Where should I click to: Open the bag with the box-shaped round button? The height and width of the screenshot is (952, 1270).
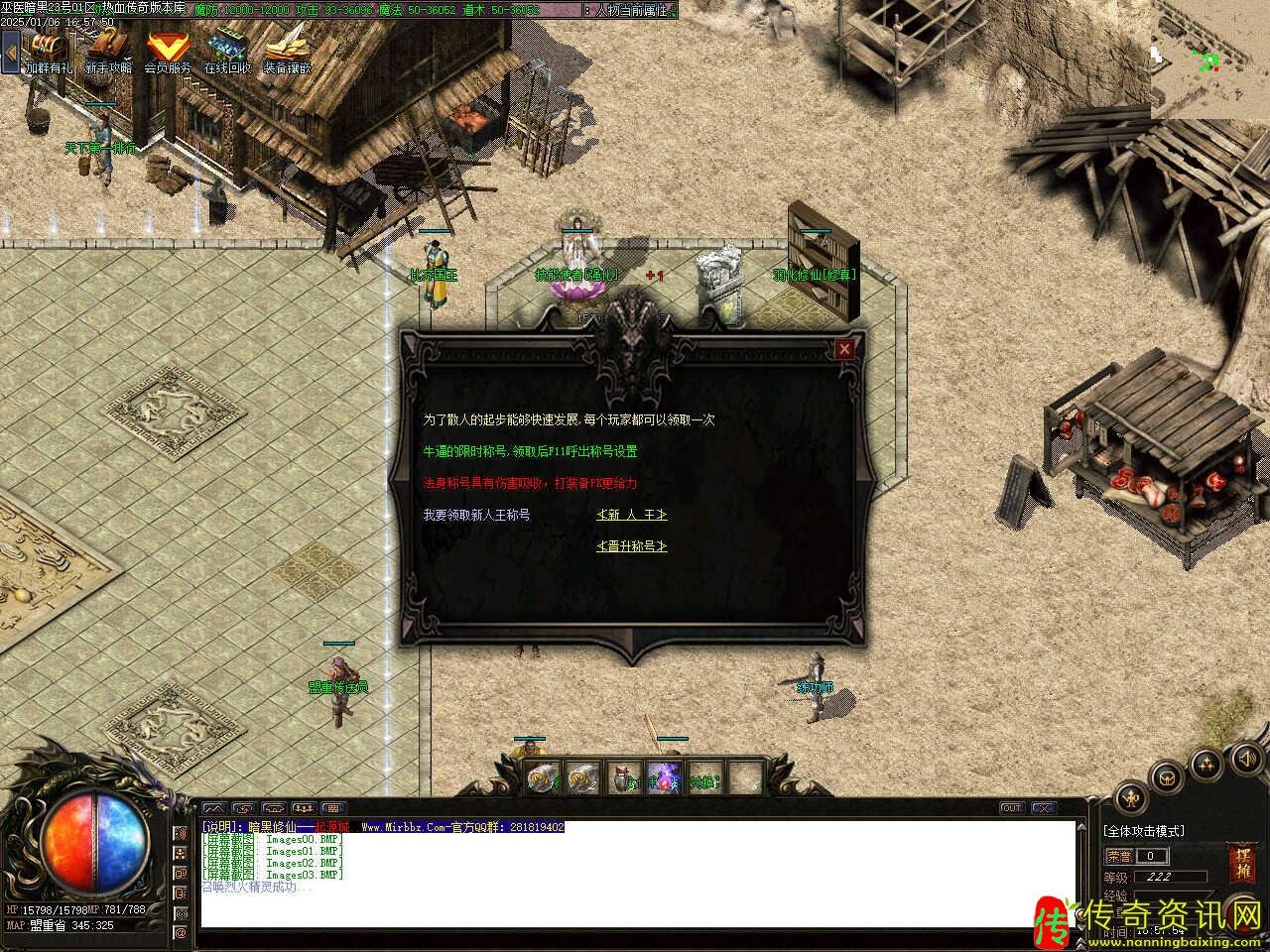point(1169,777)
